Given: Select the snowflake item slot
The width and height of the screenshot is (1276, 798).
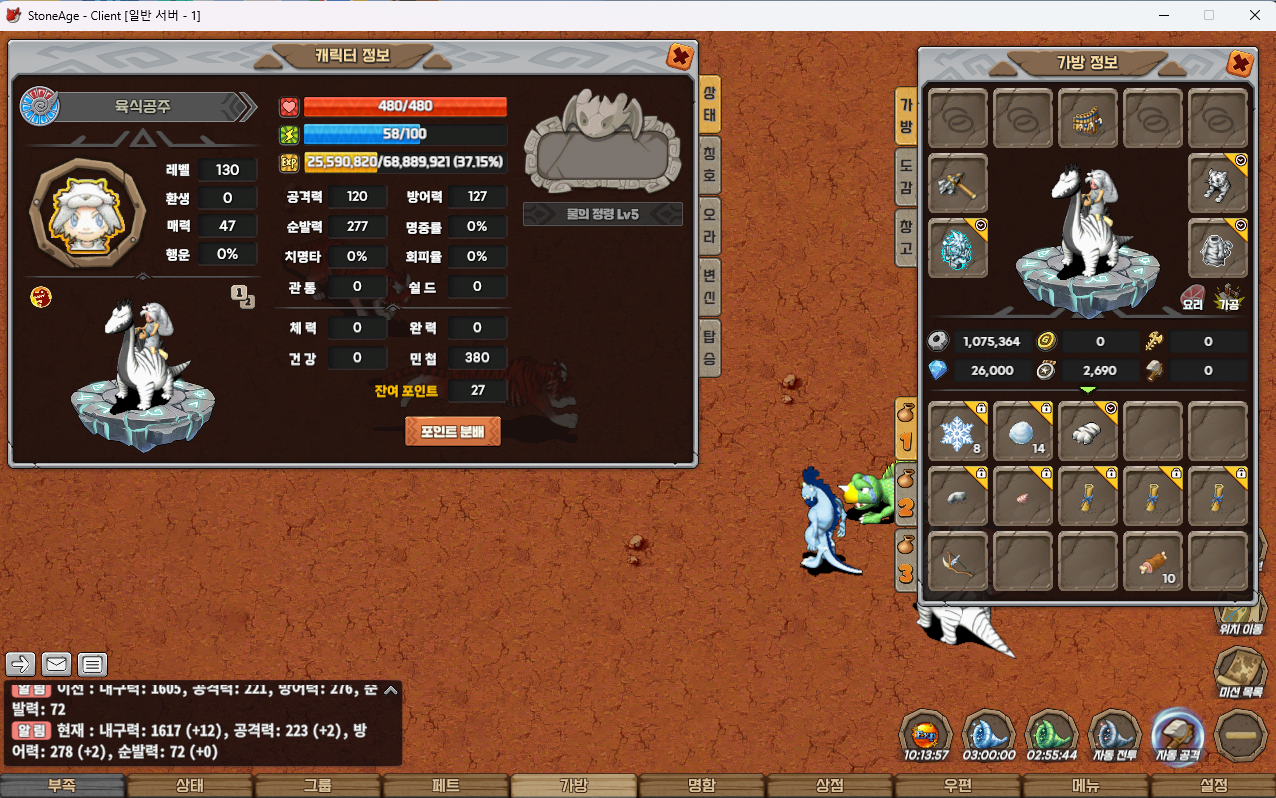Looking at the screenshot, I should [x=958, y=431].
